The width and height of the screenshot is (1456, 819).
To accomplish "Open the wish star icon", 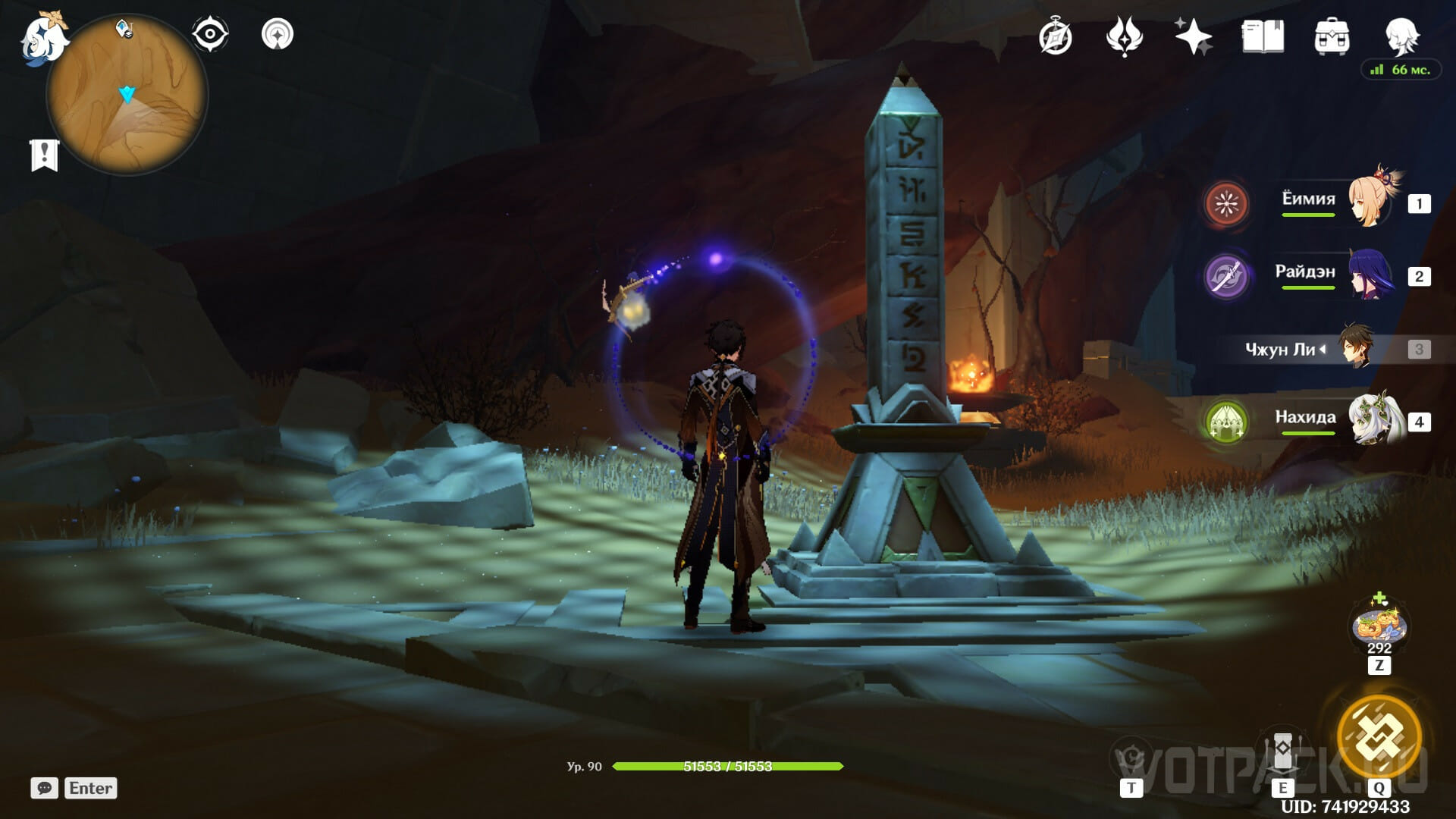I will point(1192,36).
